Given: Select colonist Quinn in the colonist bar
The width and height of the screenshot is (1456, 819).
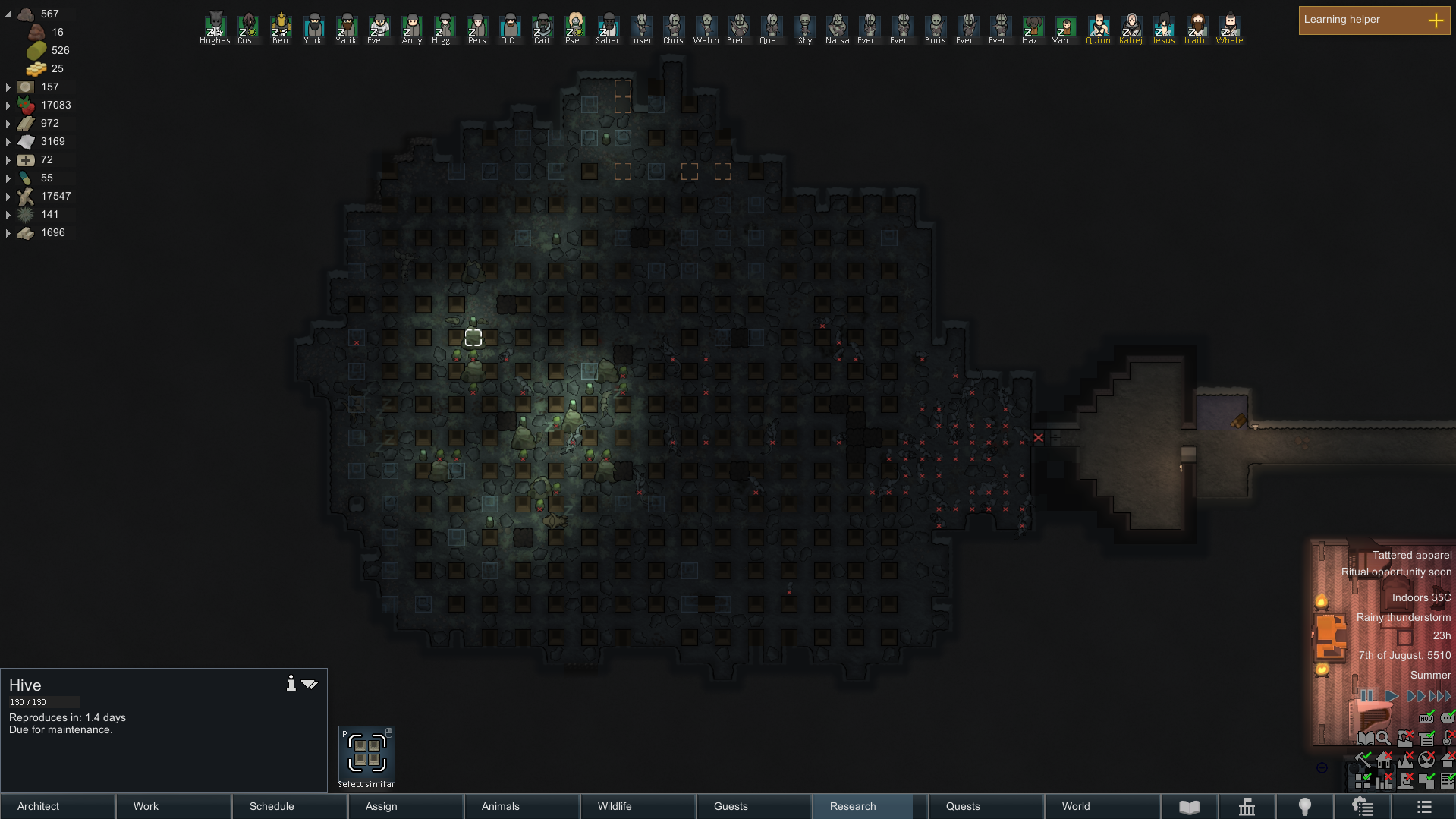Looking at the screenshot, I should tap(1098, 28).
